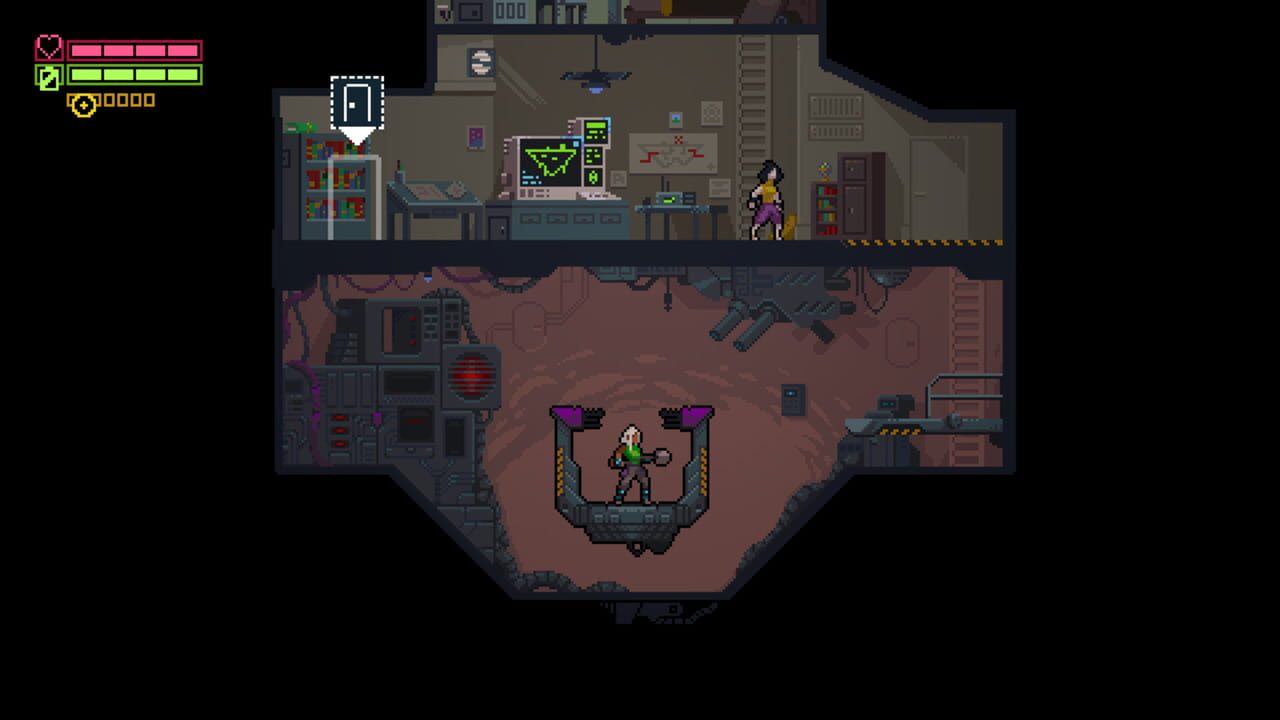Select the green energy cell icon
Viewport: 1280px width, 720px height.
coord(48,76)
